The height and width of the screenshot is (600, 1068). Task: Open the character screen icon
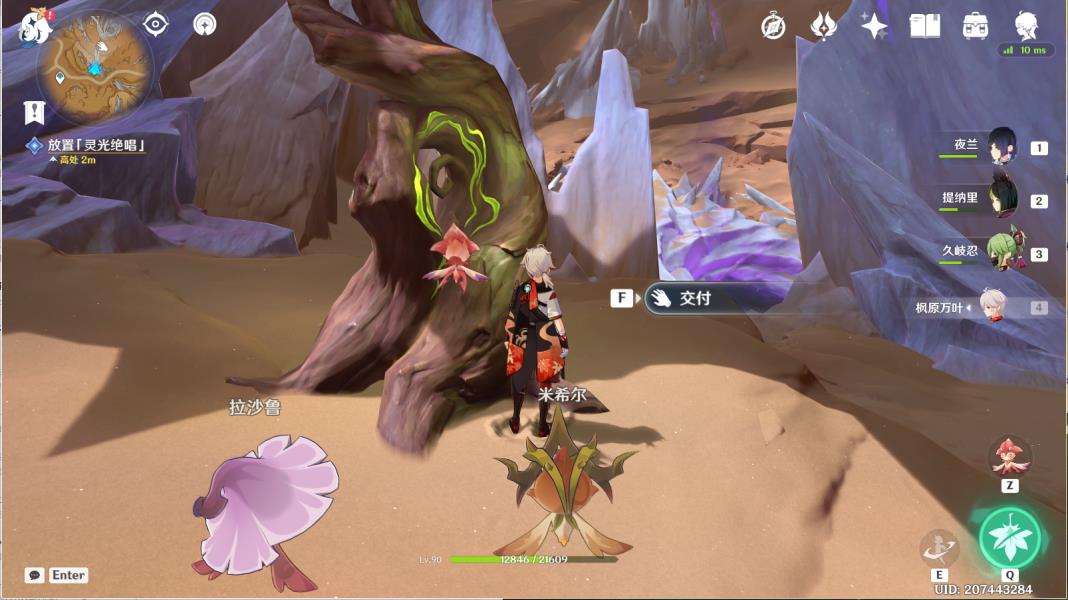(x=1026, y=25)
